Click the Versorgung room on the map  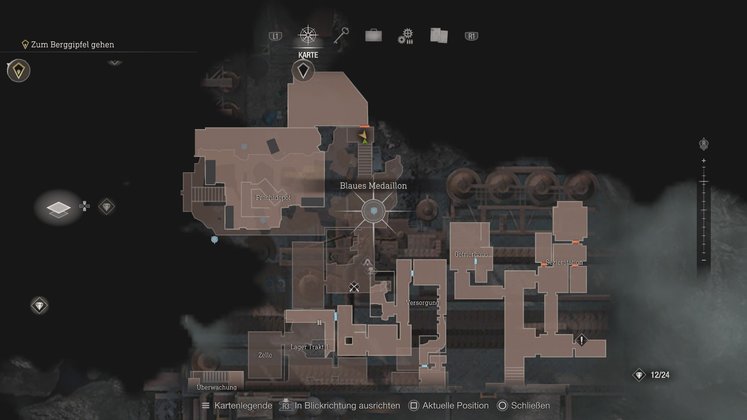tap(421, 300)
